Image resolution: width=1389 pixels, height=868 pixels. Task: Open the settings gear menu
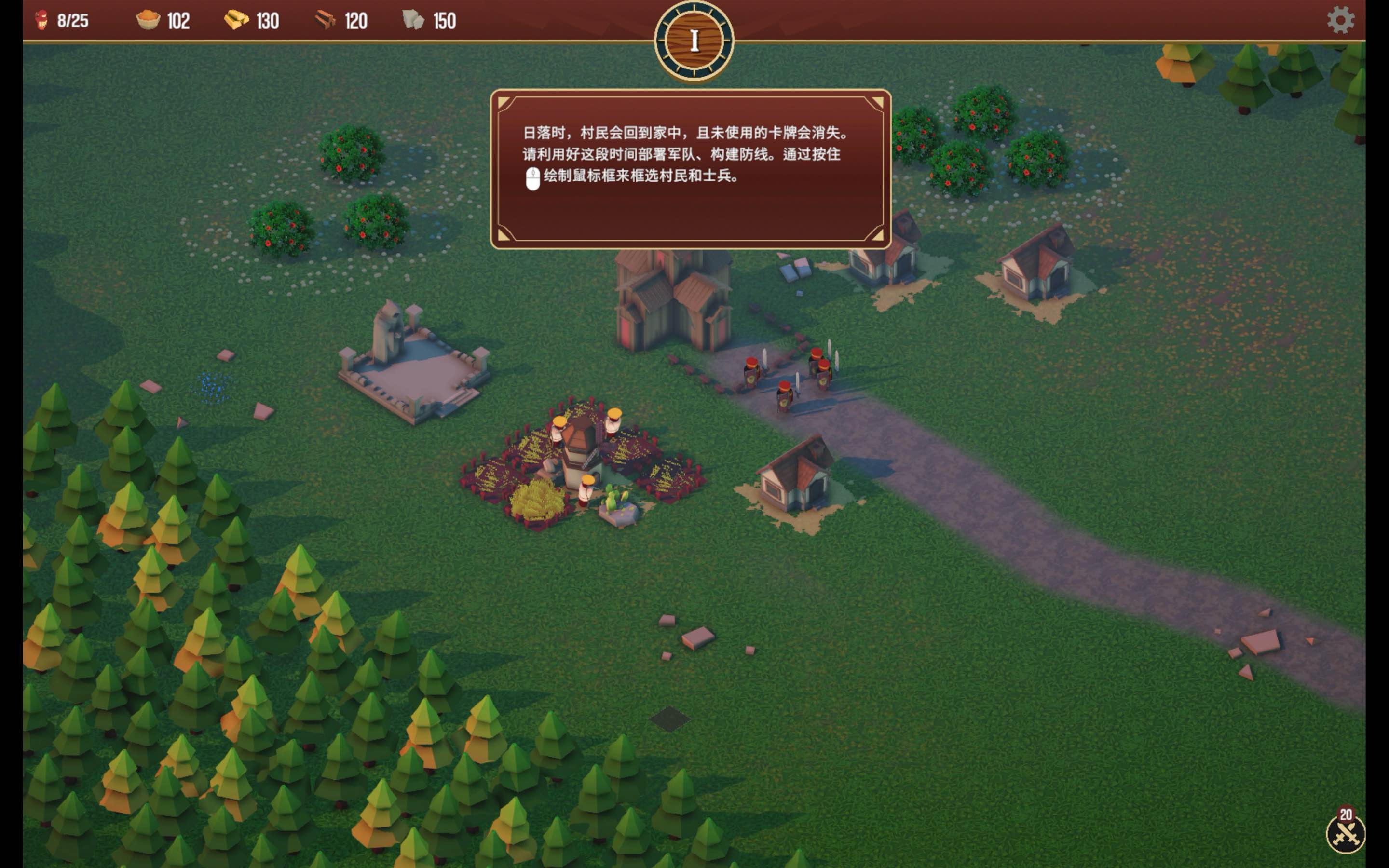pyautogui.click(x=1341, y=19)
